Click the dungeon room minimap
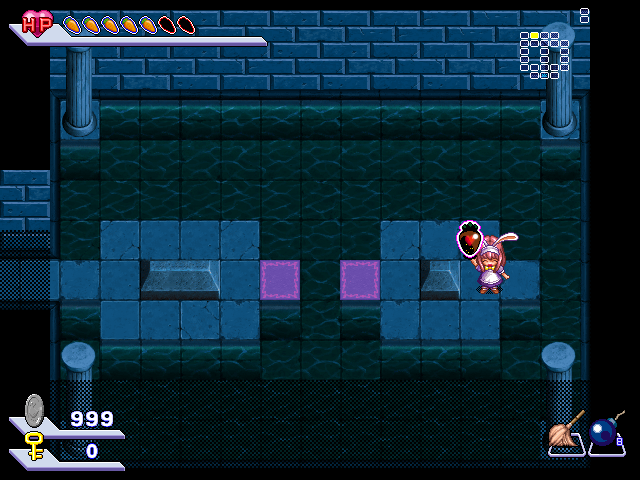 (x=545, y=54)
